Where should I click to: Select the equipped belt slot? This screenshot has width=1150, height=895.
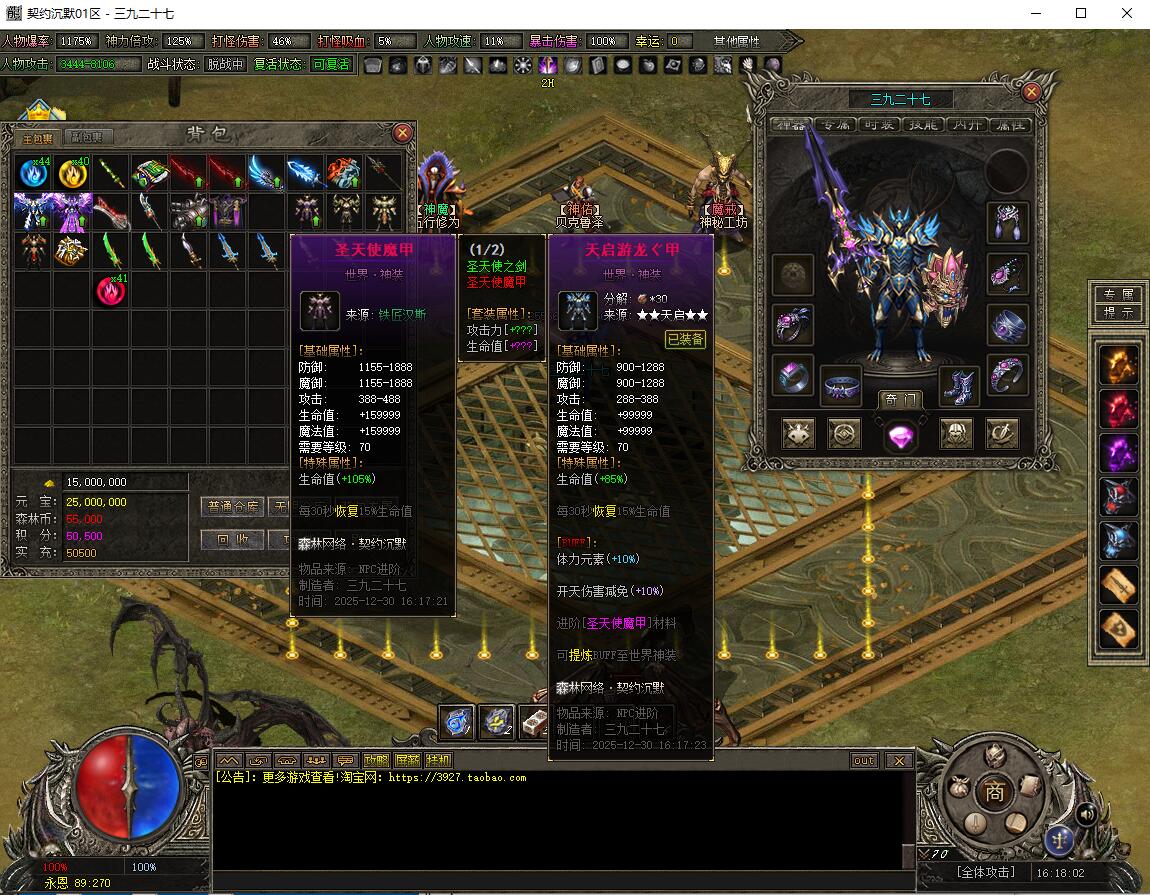pos(841,385)
